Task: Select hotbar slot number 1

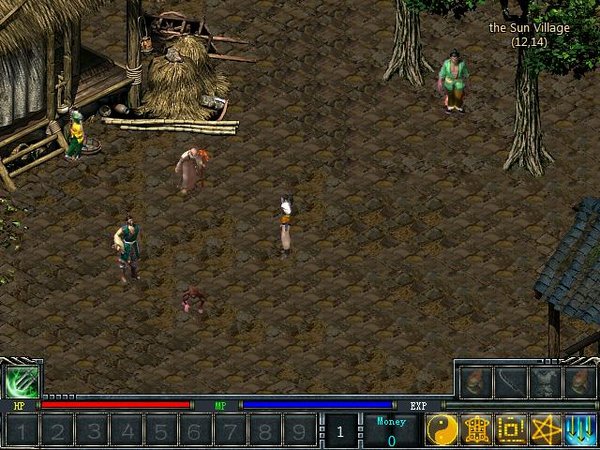Action: pyautogui.click(x=22, y=431)
